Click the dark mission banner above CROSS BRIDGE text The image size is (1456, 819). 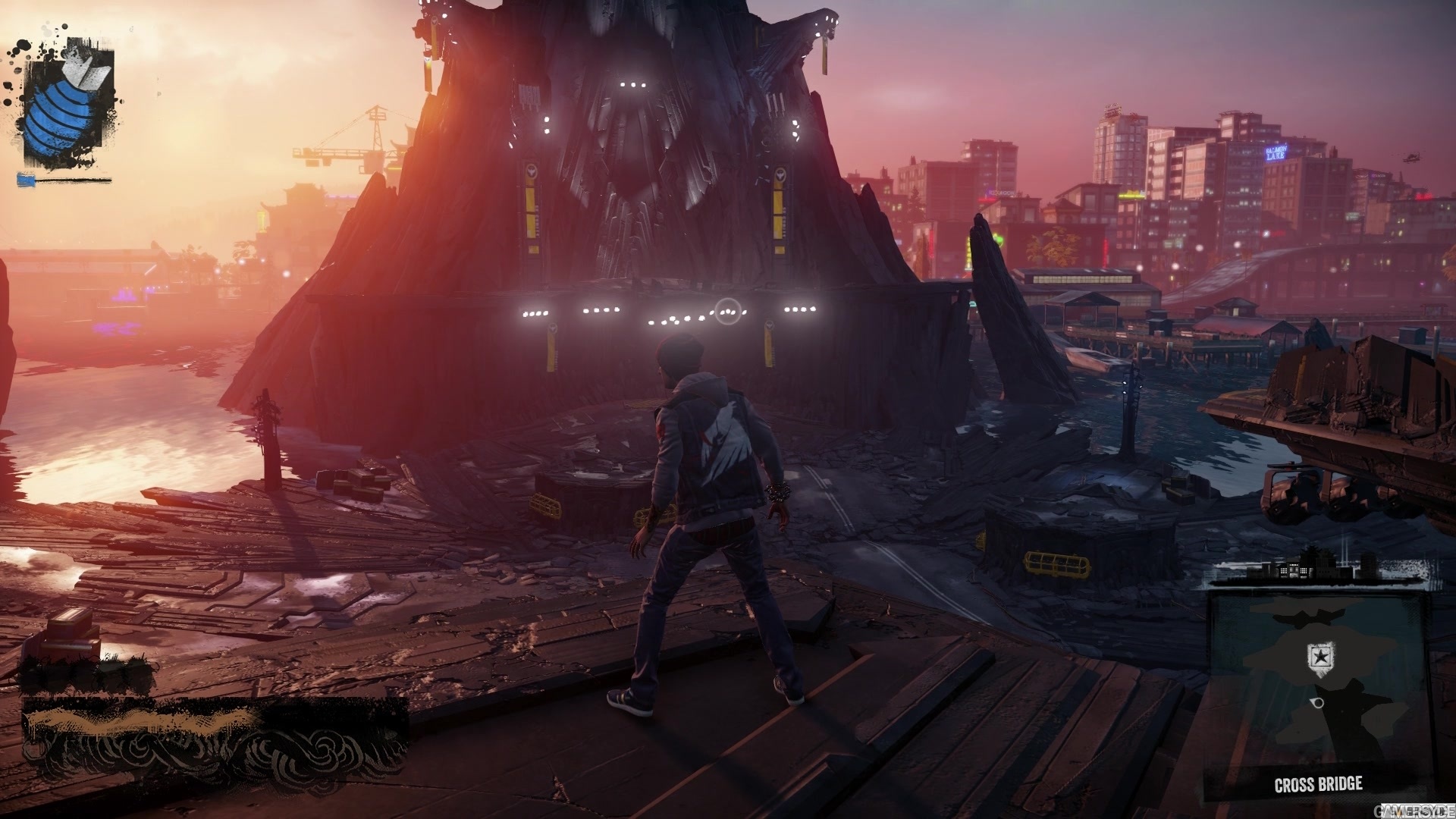pyautogui.click(x=1318, y=769)
